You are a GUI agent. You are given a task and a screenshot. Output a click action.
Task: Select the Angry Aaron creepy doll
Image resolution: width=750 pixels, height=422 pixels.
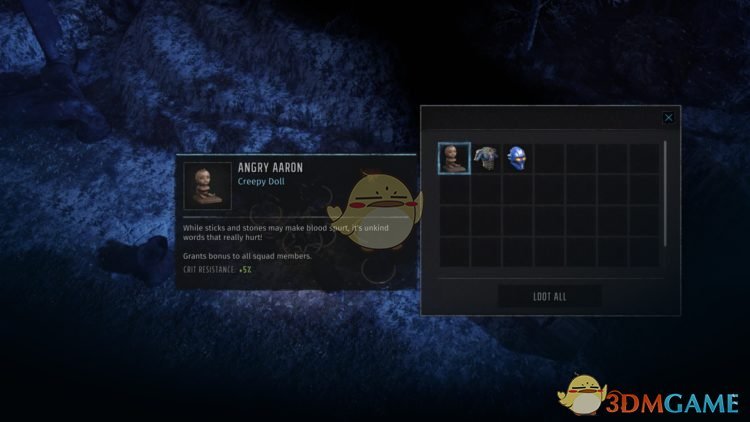454,158
